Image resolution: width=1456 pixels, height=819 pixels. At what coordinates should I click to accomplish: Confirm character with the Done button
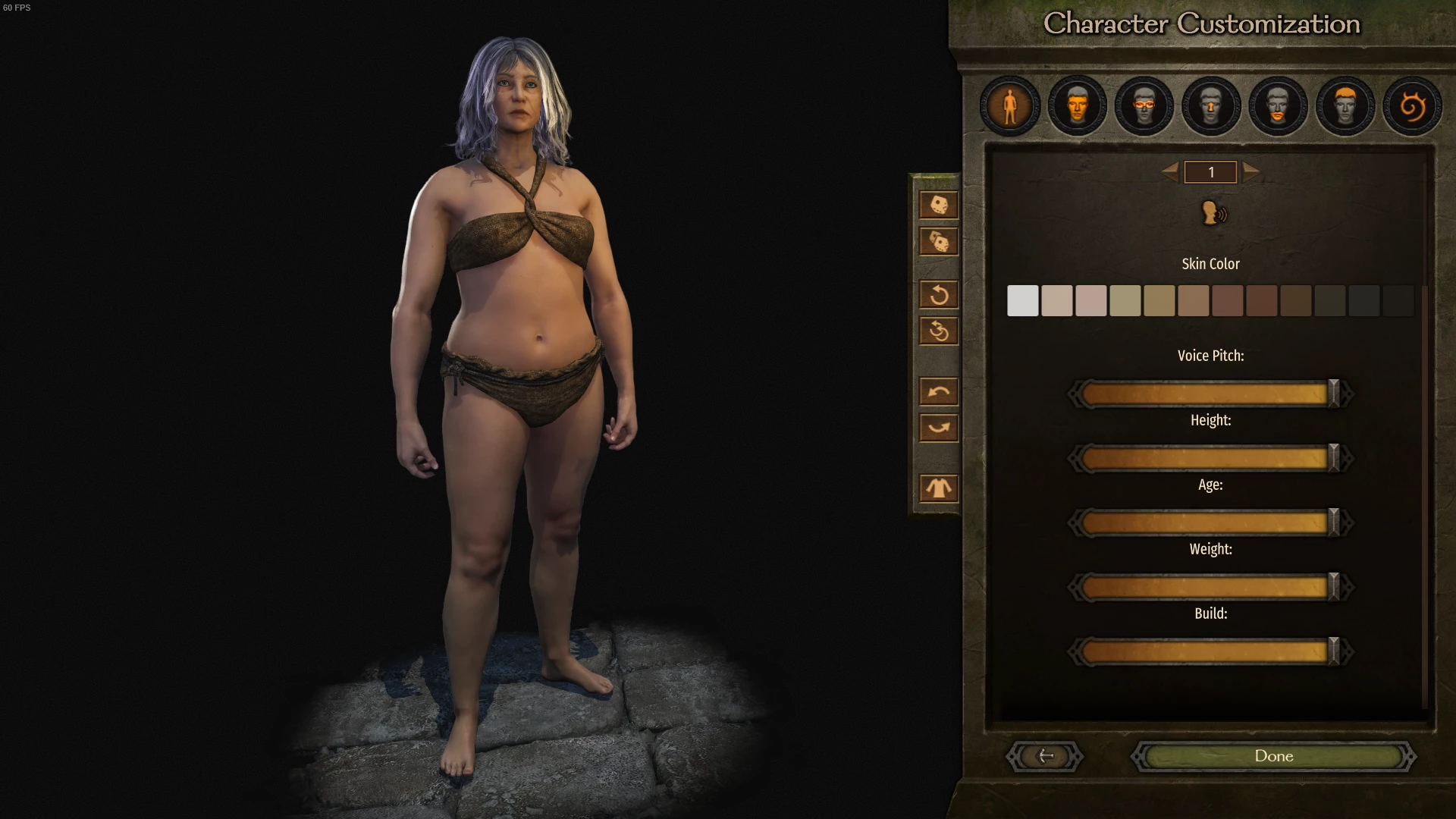[x=1273, y=756]
